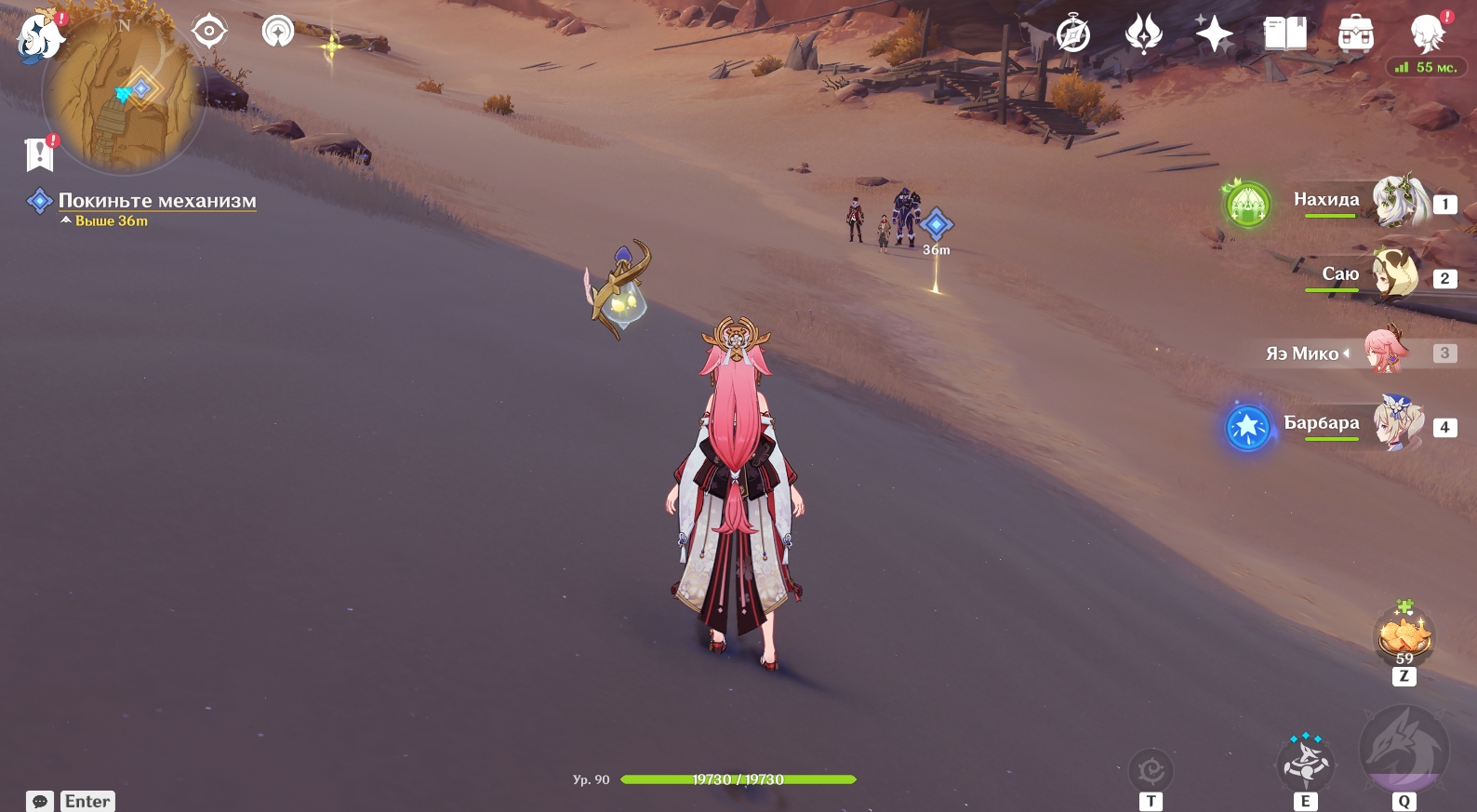Switch to party member Барбара
Screen dimensions: 1477x812
pyautogui.click(x=1397, y=424)
